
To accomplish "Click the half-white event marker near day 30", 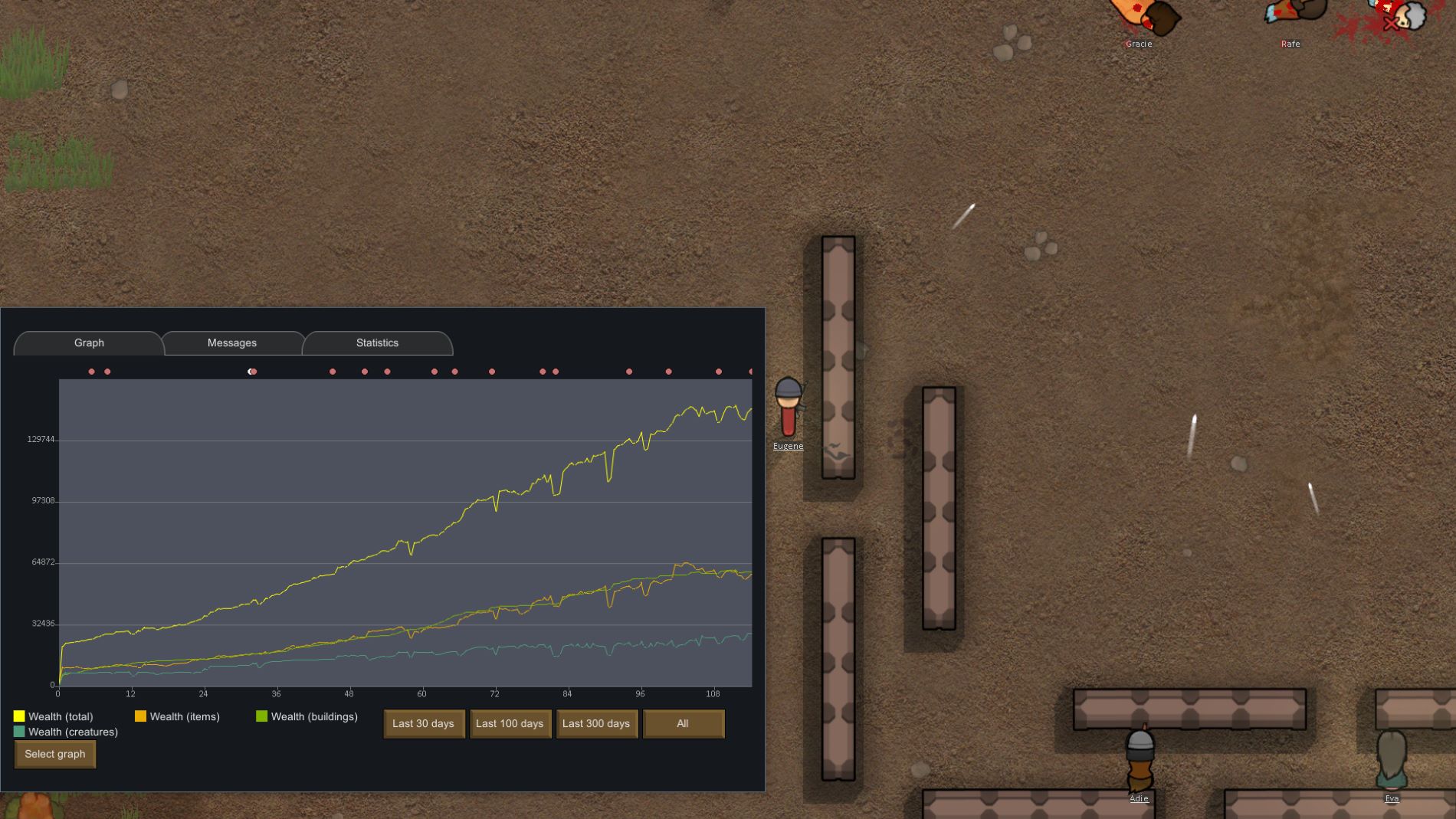I will (251, 372).
